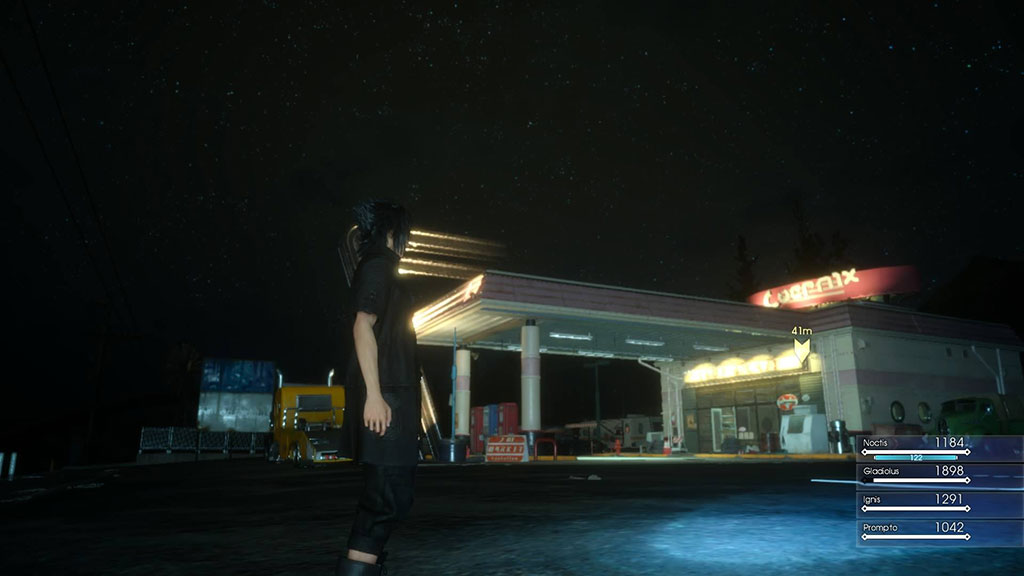Click the 41m destination waypoint marker
This screenshot has width=1024, height=576.
(801, 349)
